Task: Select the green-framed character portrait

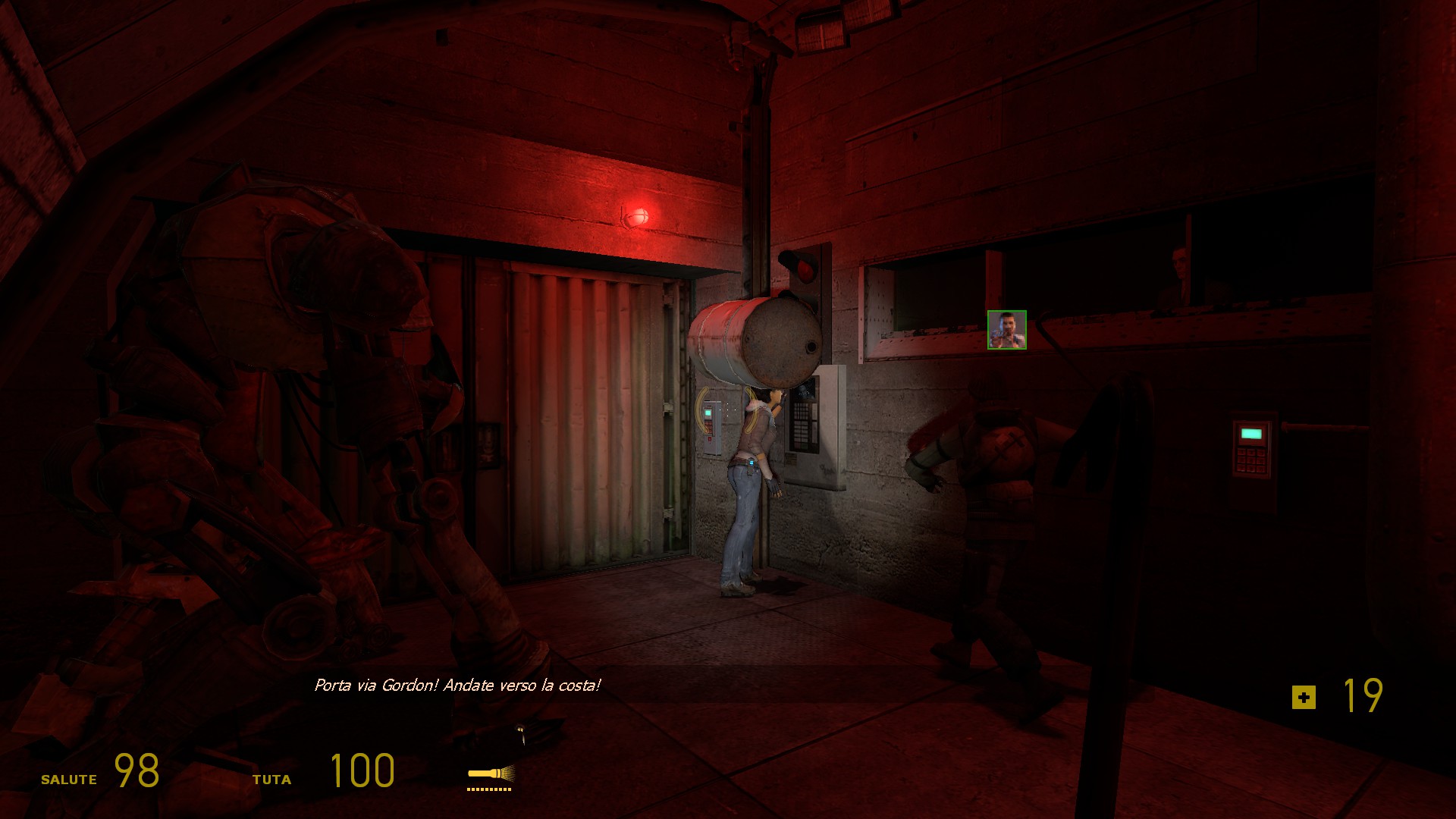Action: [x=1006, y=330]
